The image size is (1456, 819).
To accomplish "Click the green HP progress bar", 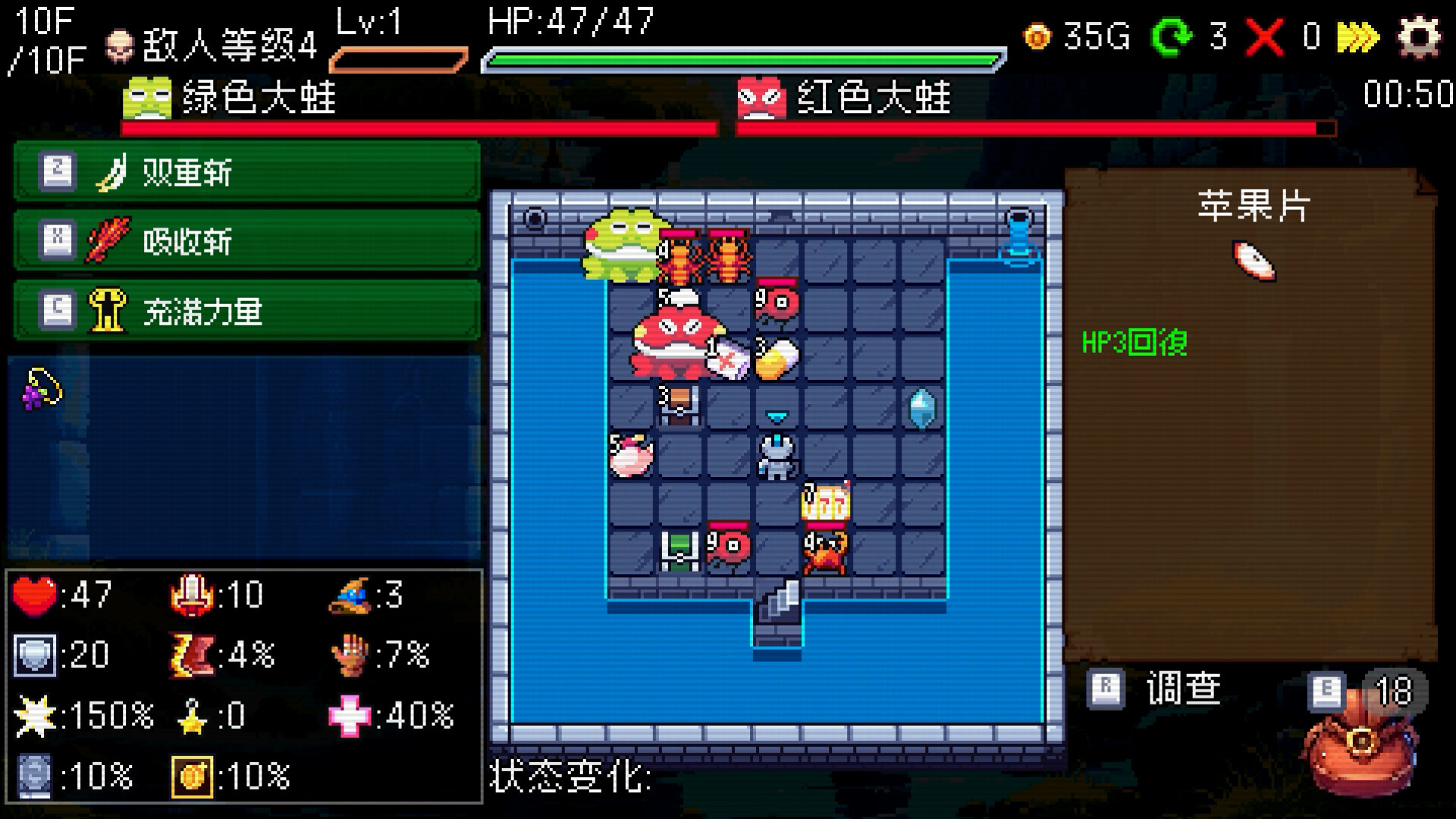I will (739, 55).
